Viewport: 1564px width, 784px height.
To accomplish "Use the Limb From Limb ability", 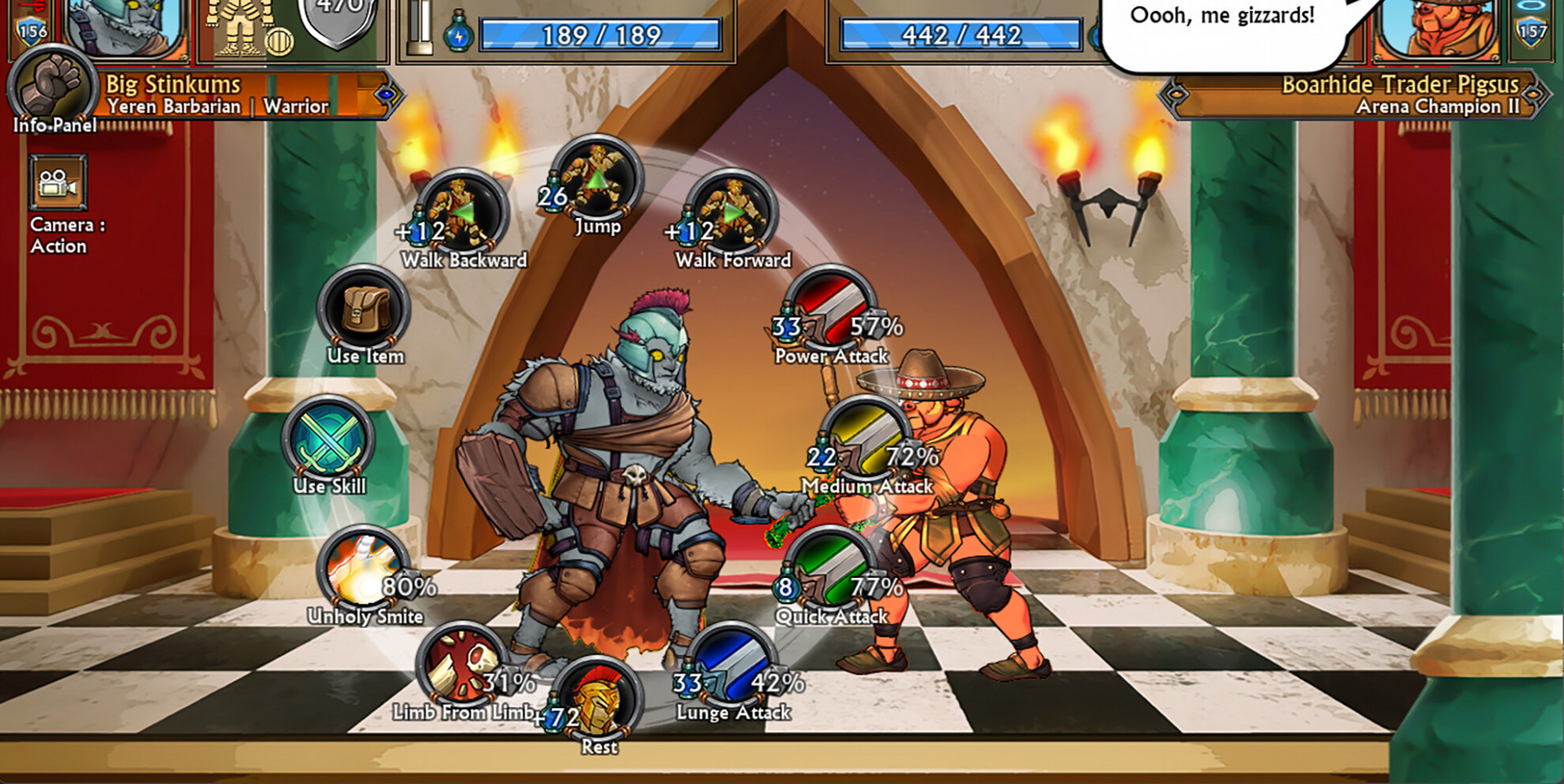I will tap(462, 667).
